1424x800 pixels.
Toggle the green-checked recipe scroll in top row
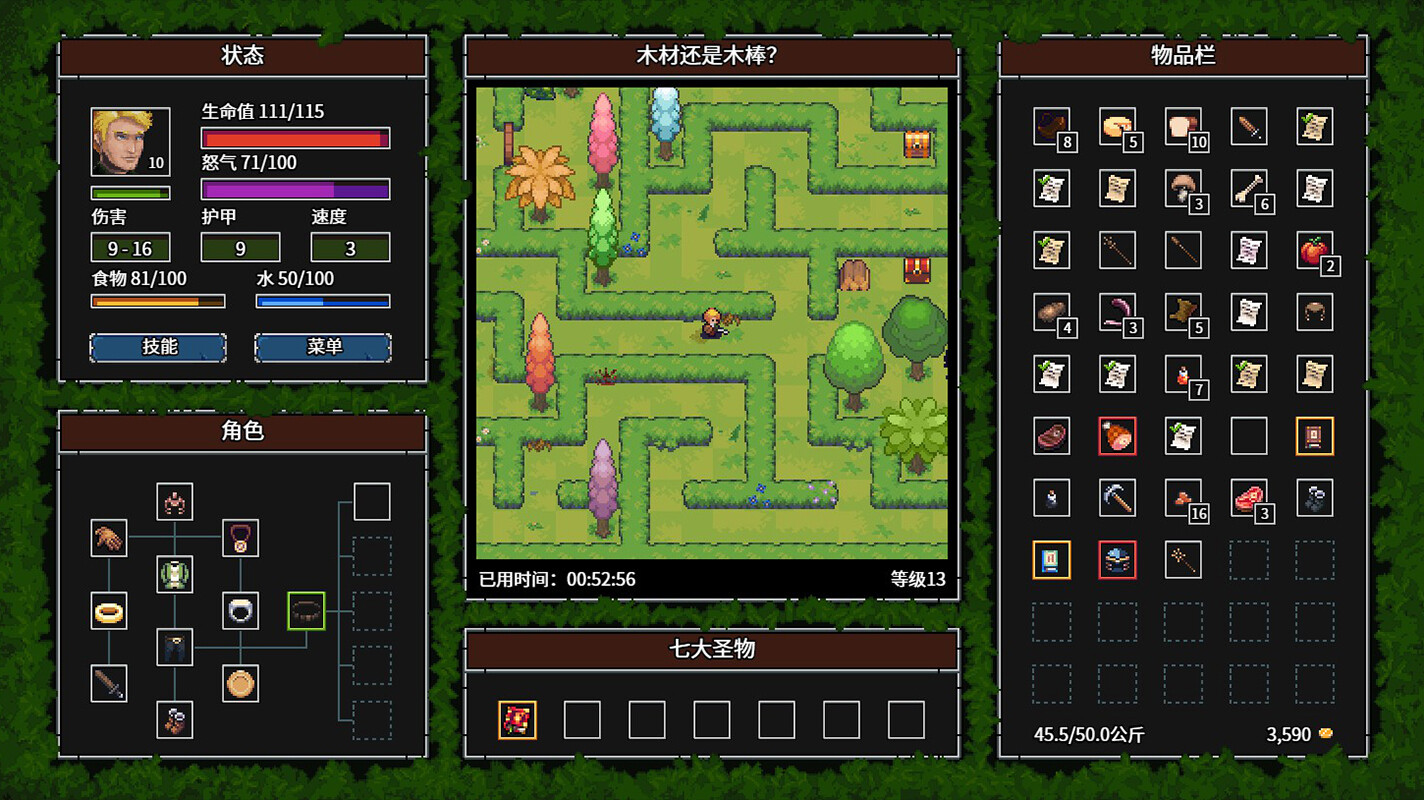point(1314,127)
